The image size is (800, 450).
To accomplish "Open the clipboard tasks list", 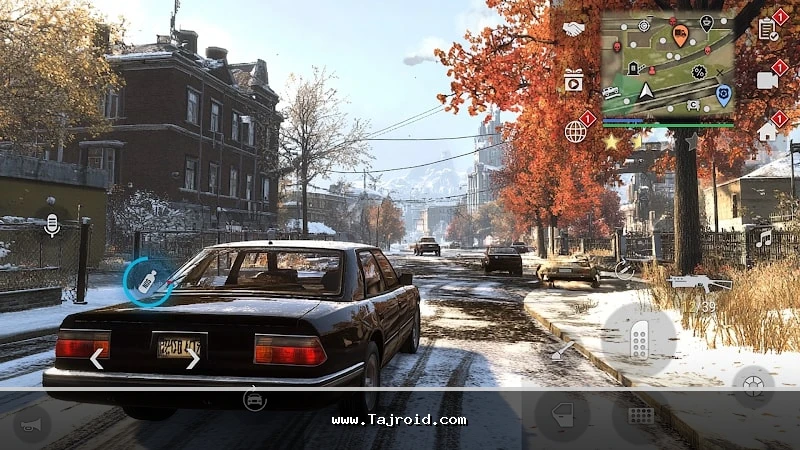I will pos(767,29).
